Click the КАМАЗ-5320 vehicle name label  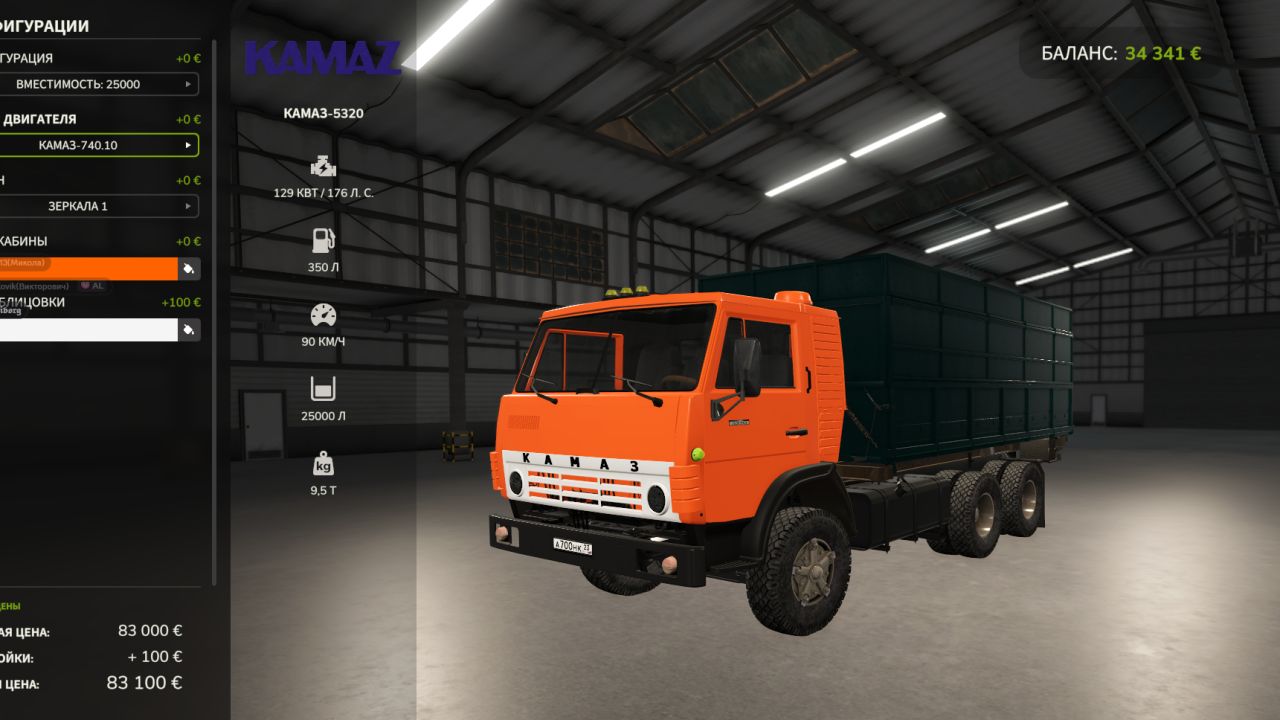click(x=322, y=113)
